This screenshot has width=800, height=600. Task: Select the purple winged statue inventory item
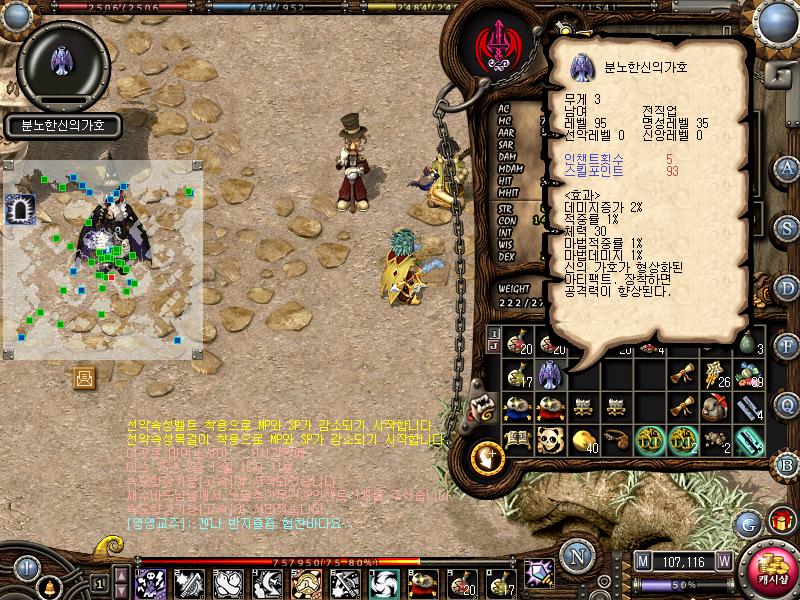550,375
